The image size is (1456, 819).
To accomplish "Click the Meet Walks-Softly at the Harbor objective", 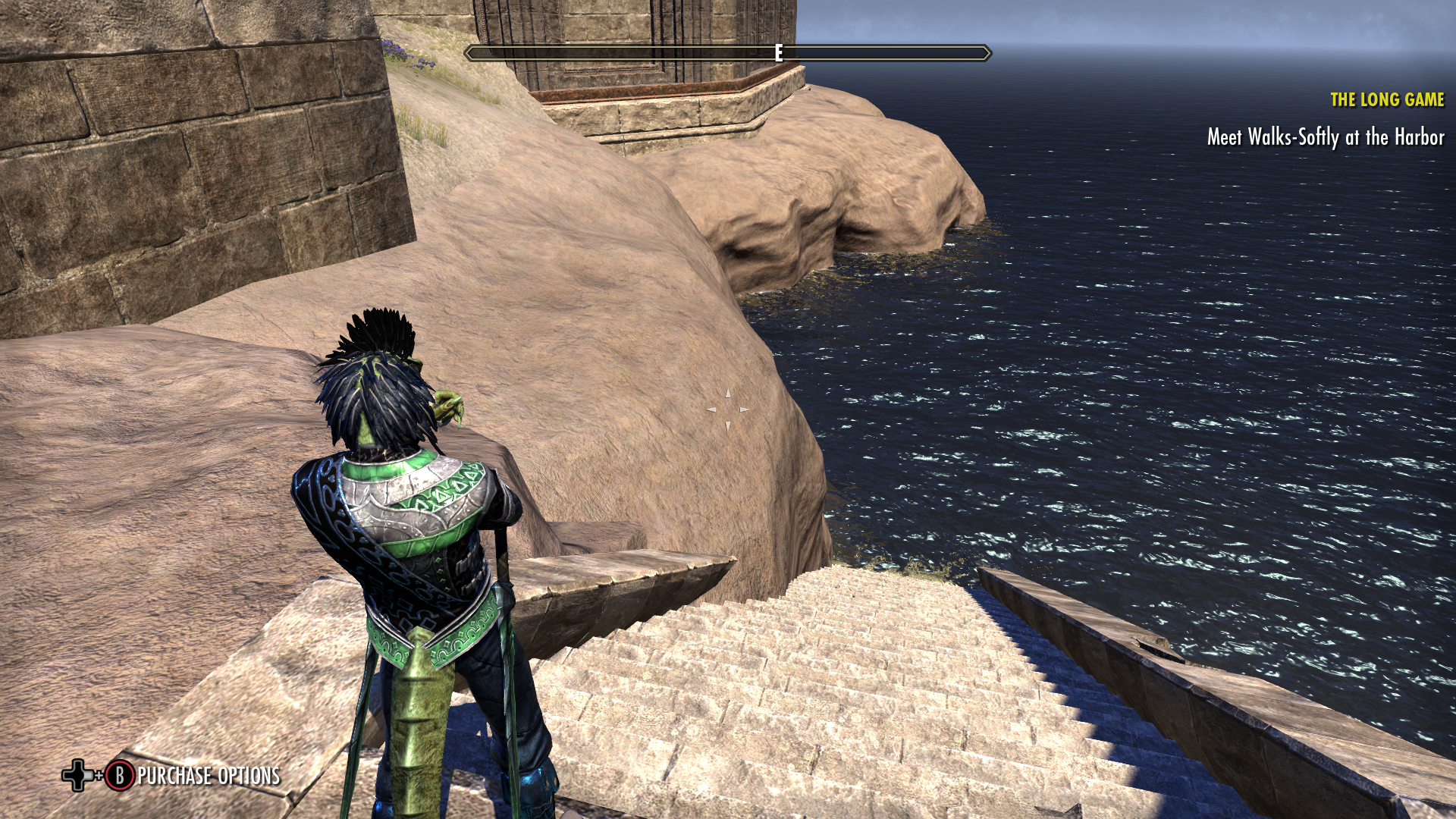I will (x=1325, y=137).
